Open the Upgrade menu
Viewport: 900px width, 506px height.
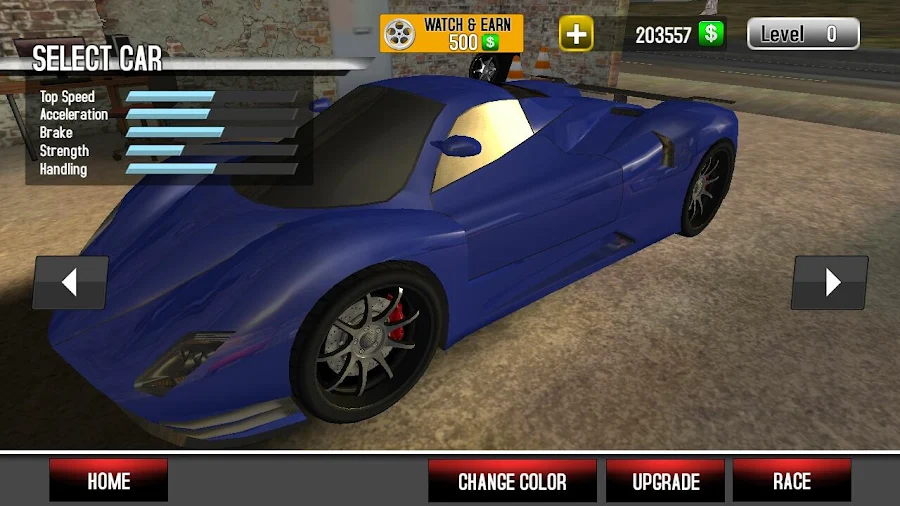(665, 481)
